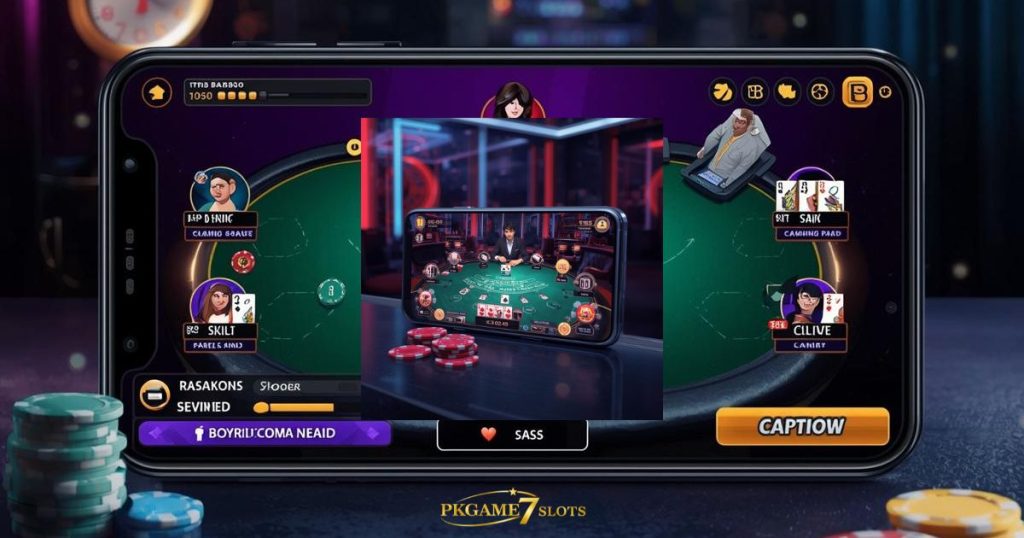Click the four-pane grid icon
1024x538 pixels.
coord(755,92)
